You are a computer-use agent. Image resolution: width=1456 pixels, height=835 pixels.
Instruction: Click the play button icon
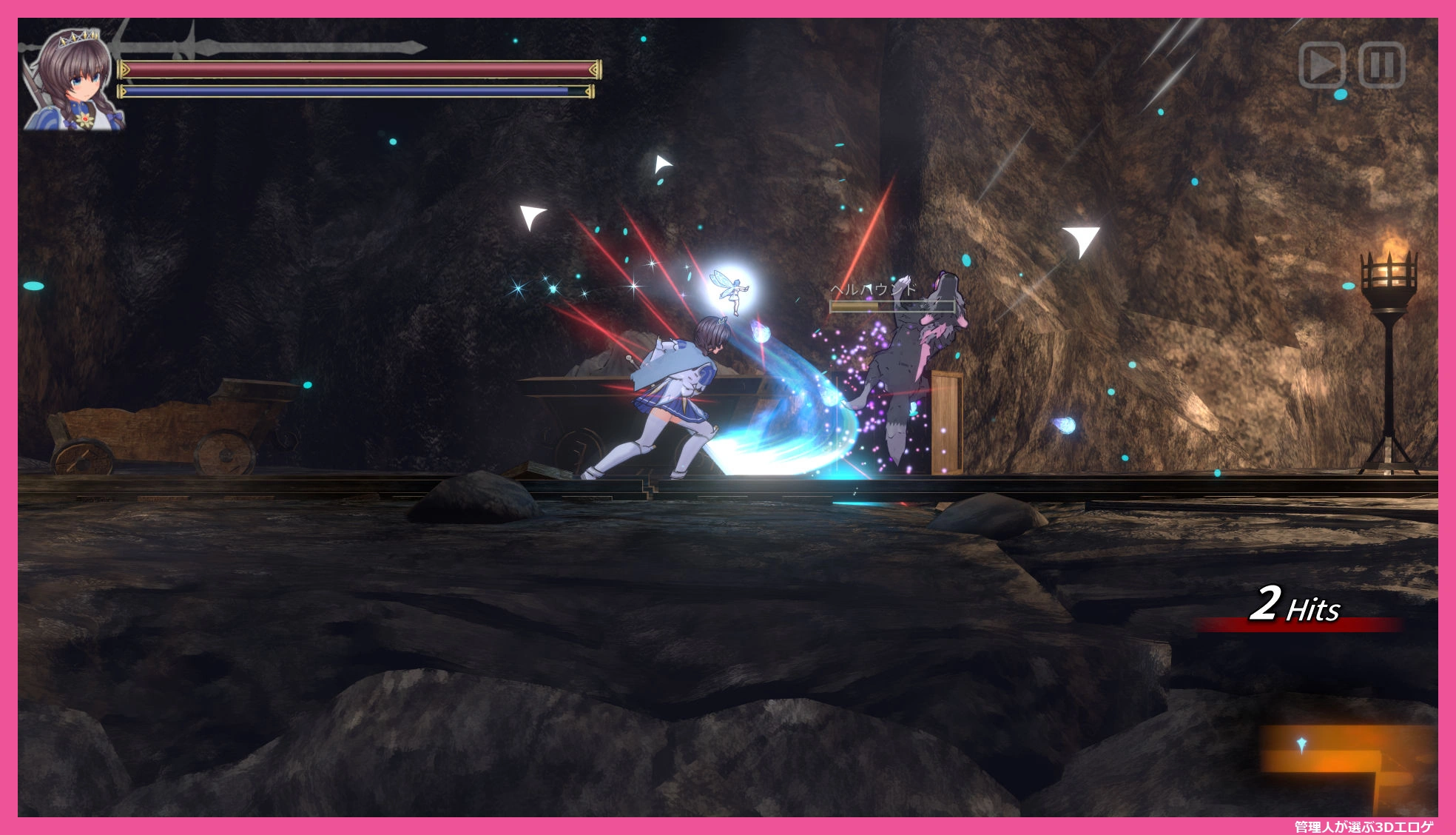1321,66
